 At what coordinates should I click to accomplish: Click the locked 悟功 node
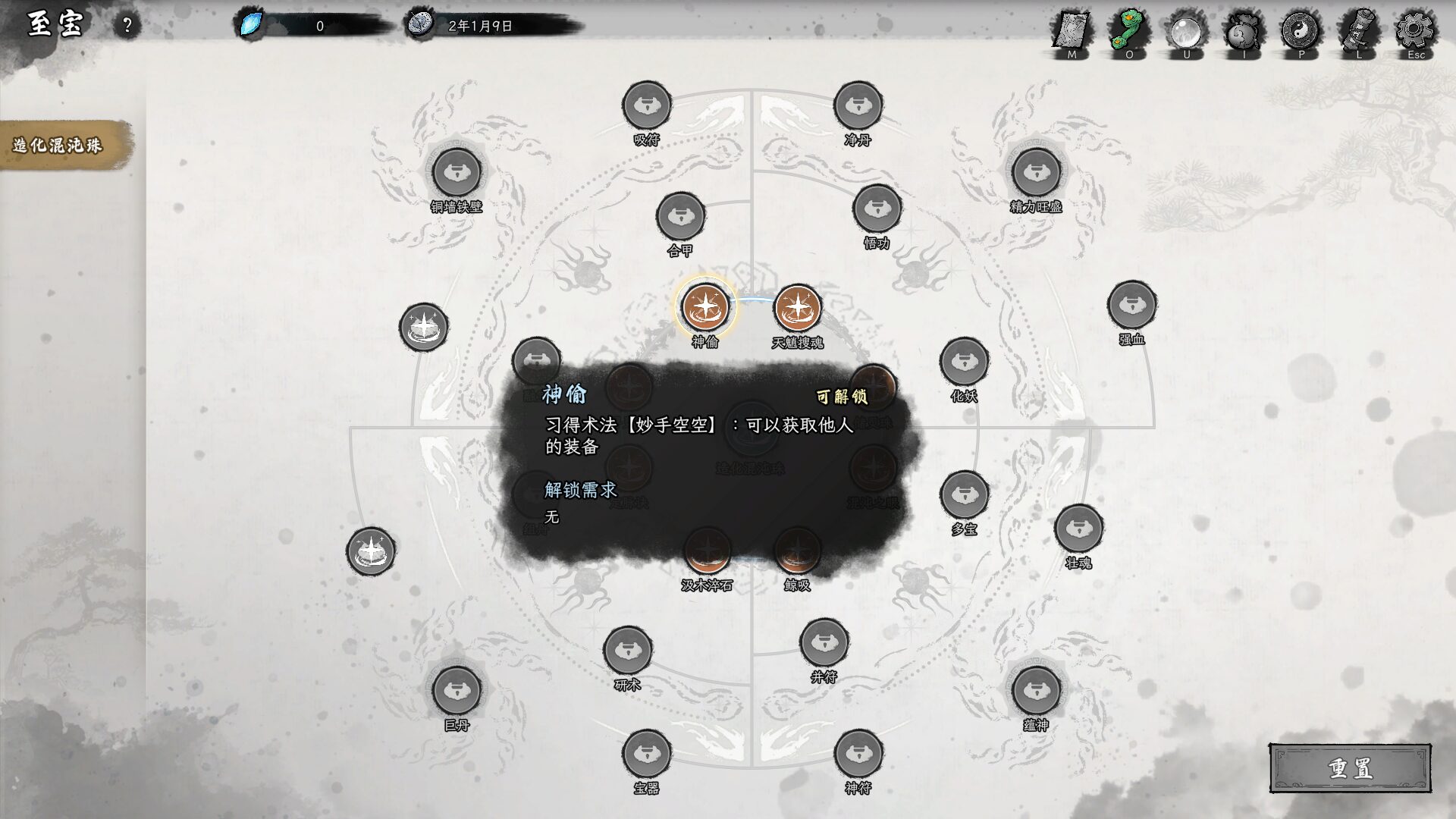point(877,209)
